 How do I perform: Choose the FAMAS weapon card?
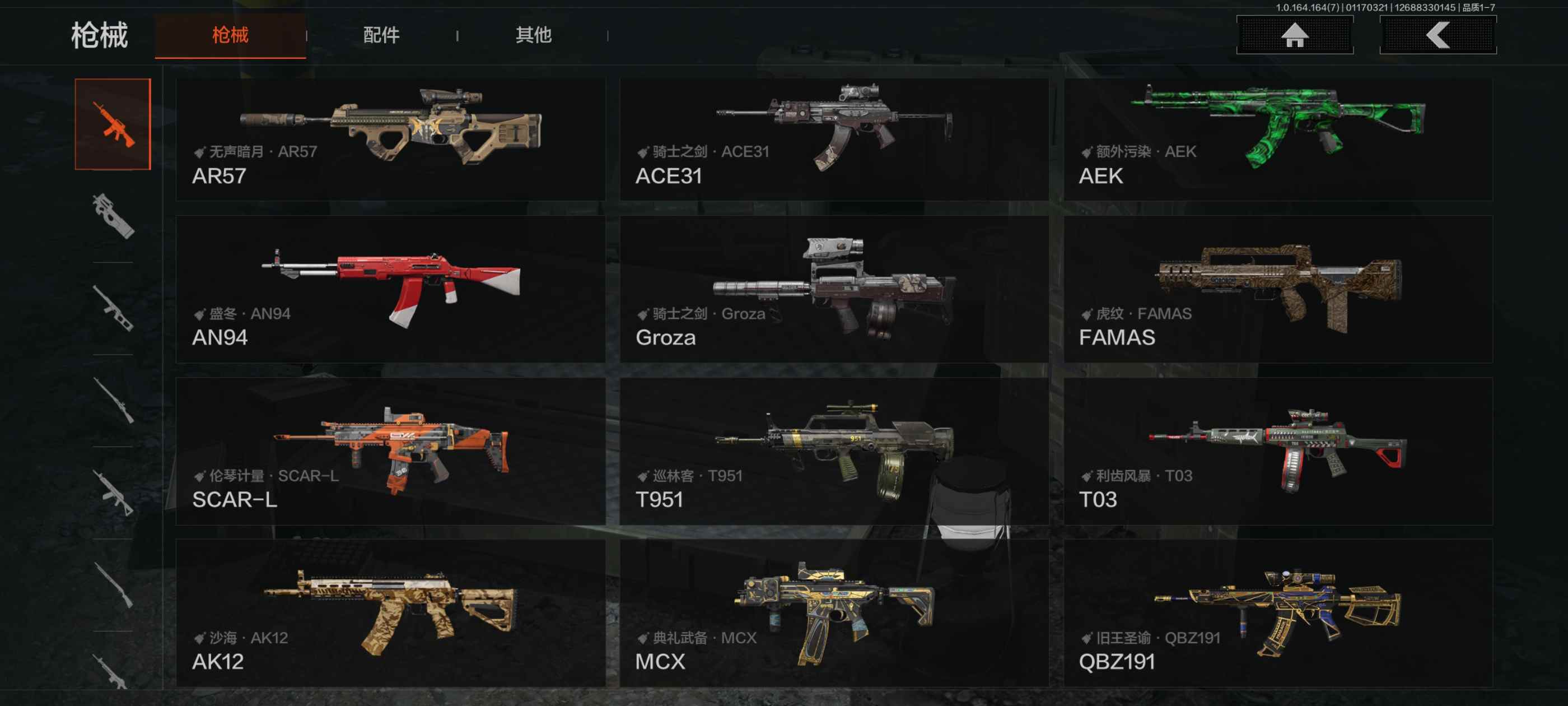pos(1278,289)
